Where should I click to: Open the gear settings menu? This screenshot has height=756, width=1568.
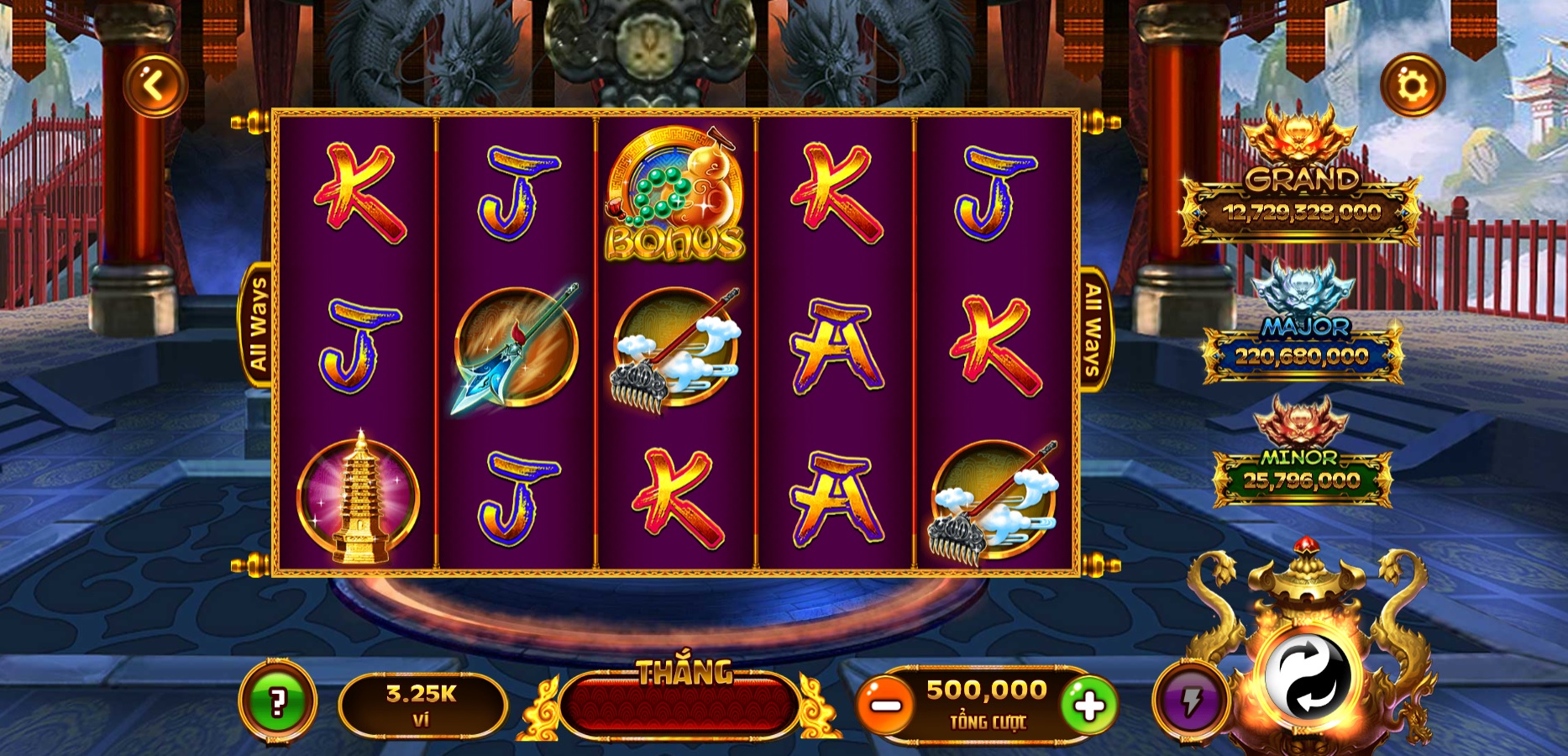(x=1413, y=86)
